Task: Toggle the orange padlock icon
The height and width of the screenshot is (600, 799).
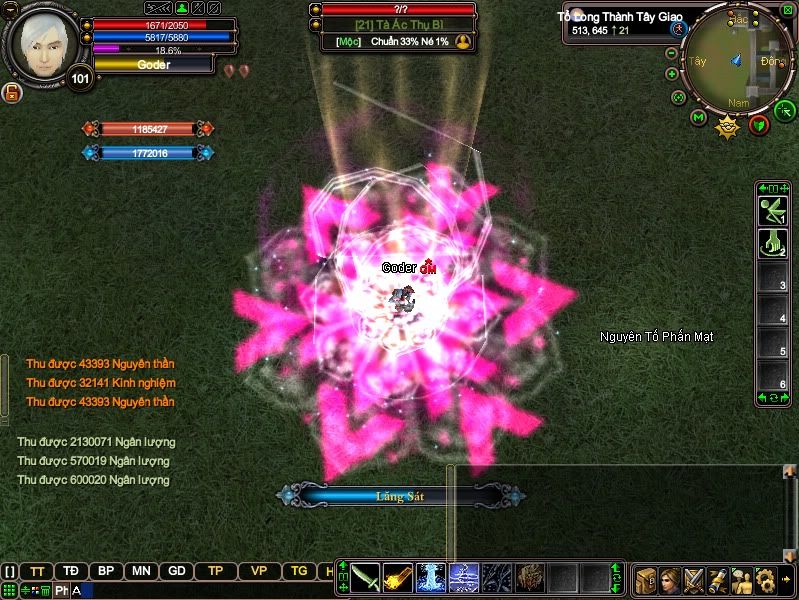Action: 13,93
